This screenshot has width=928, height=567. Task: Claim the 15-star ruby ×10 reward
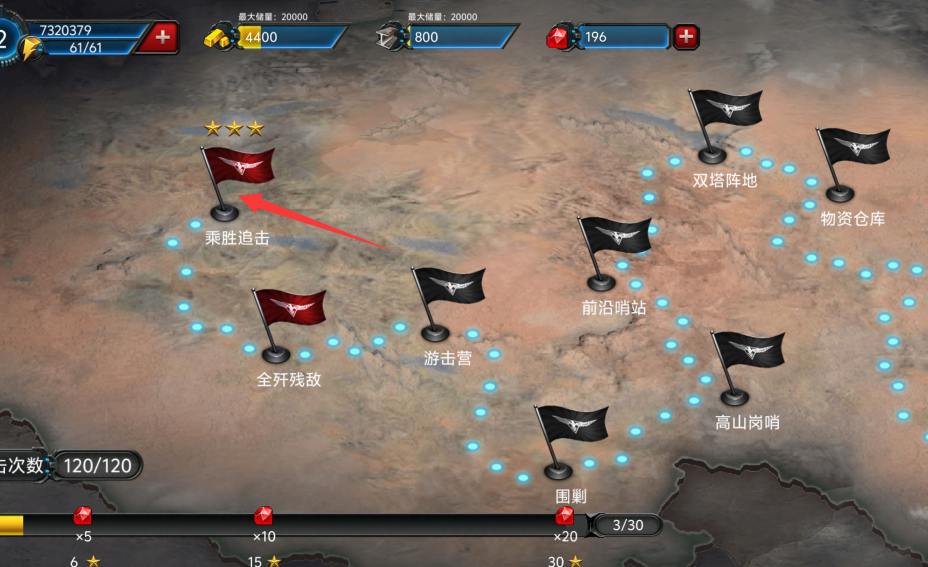[264, 516]
